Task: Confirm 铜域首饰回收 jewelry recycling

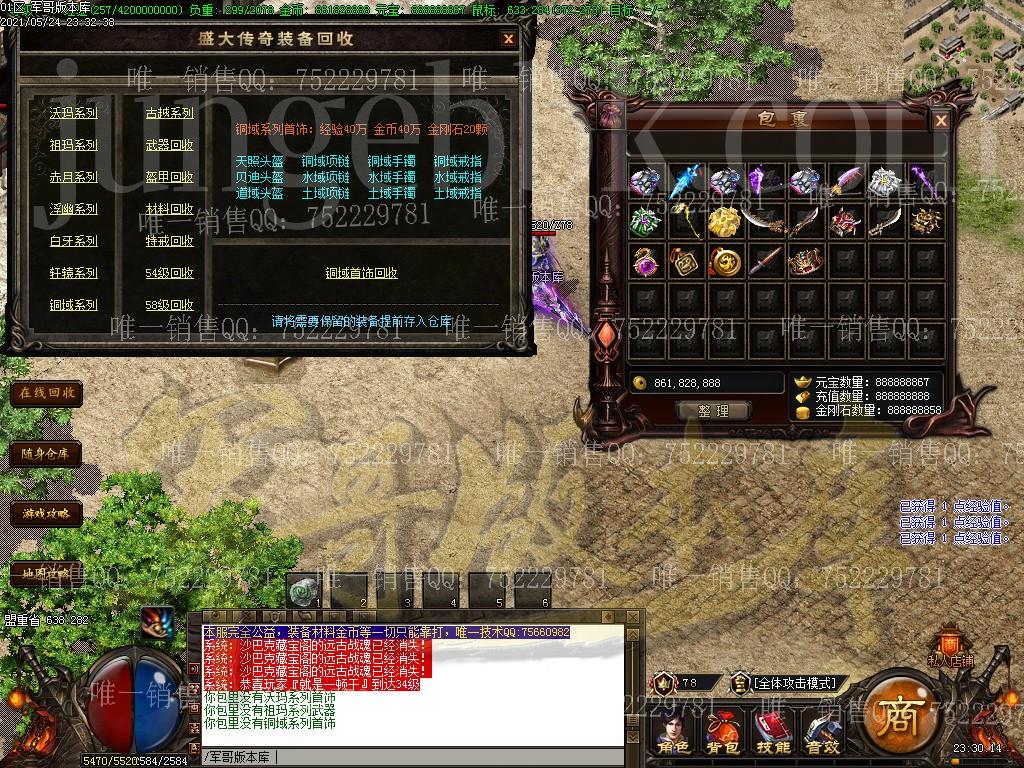Action: [361, 273]
